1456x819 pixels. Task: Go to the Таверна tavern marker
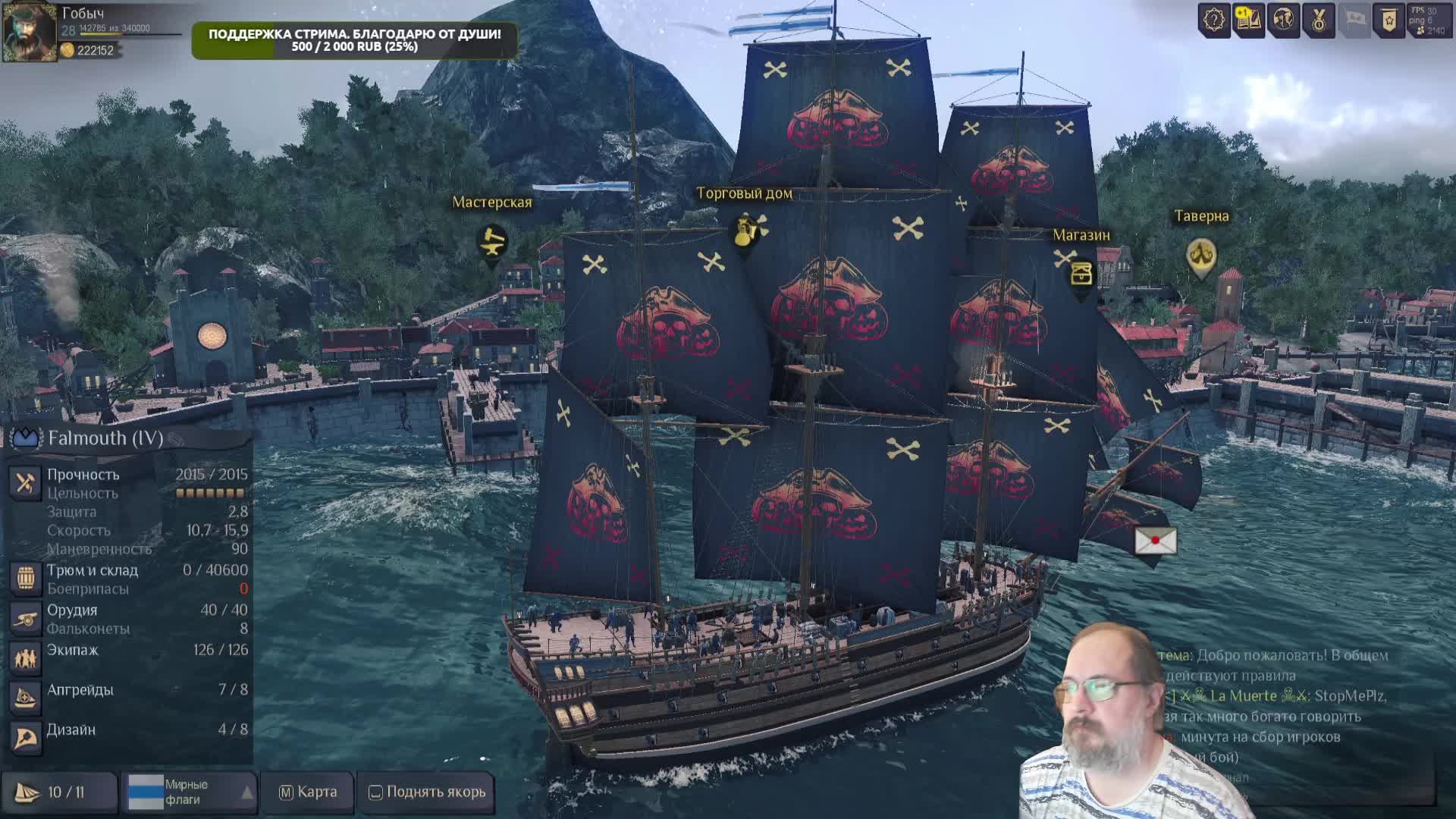click(x=1201, y=256)
